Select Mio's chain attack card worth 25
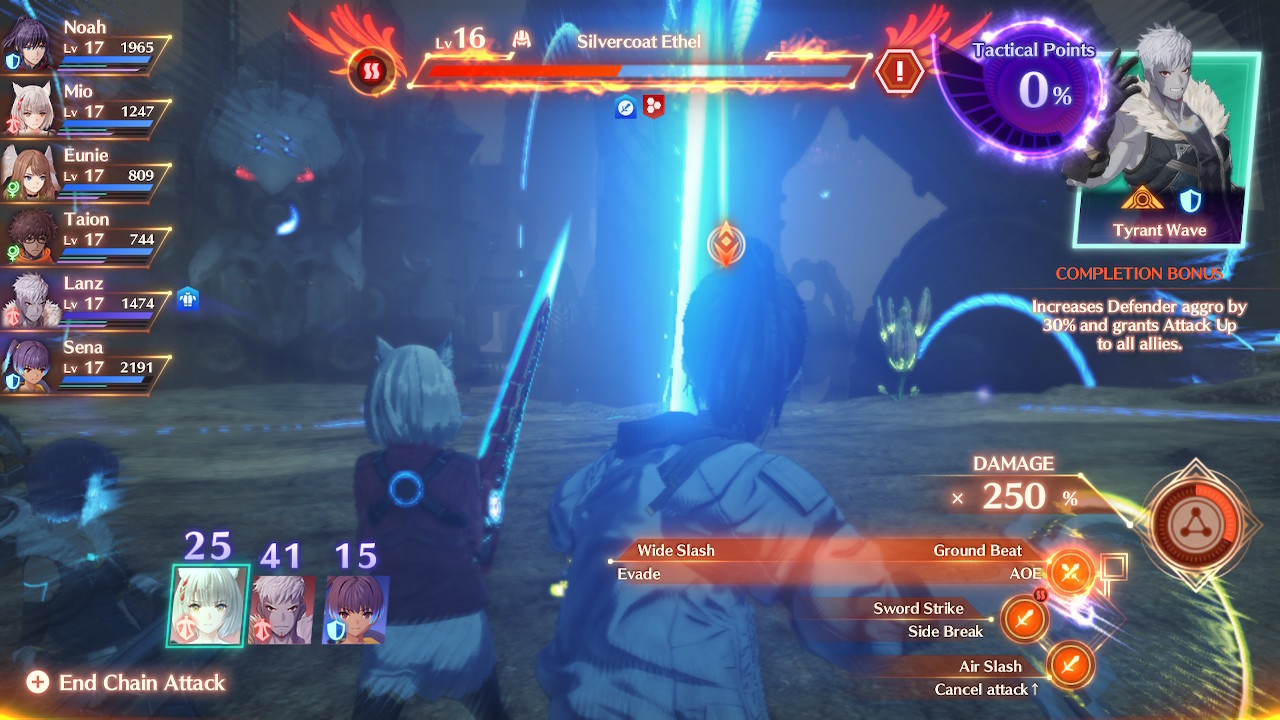 tap(208, 606)
